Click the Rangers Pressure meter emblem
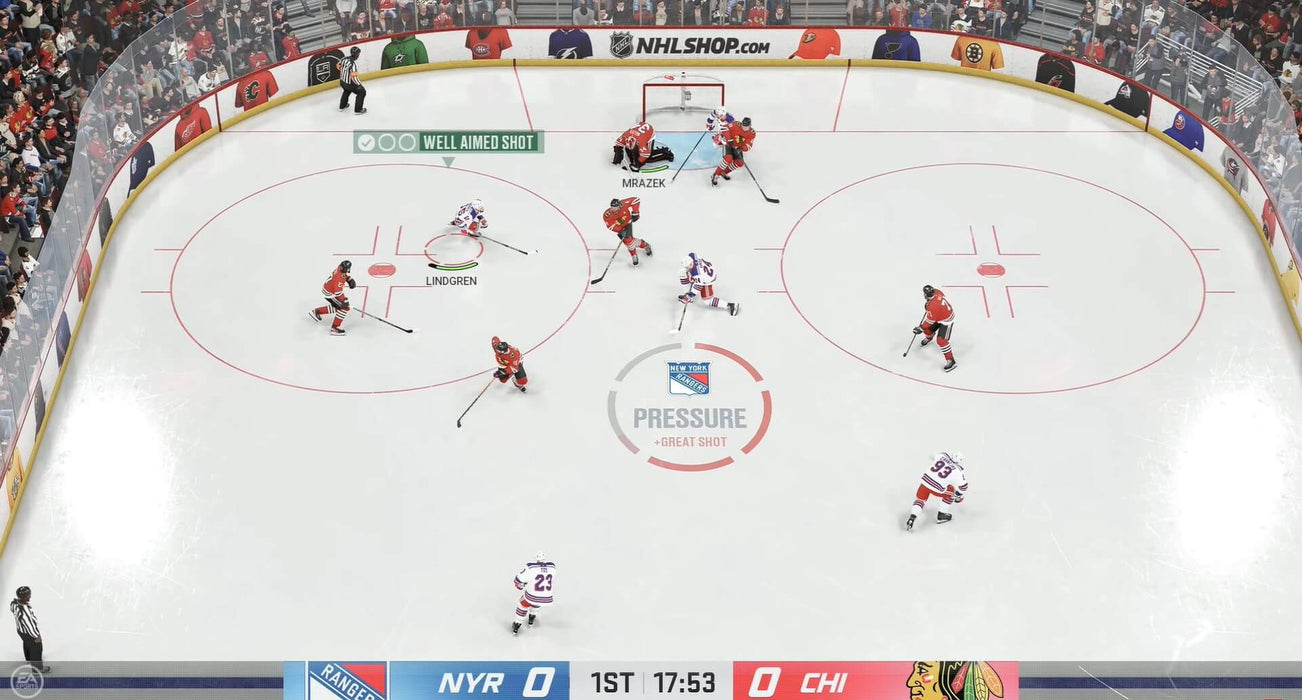 [x=689, y=379]
